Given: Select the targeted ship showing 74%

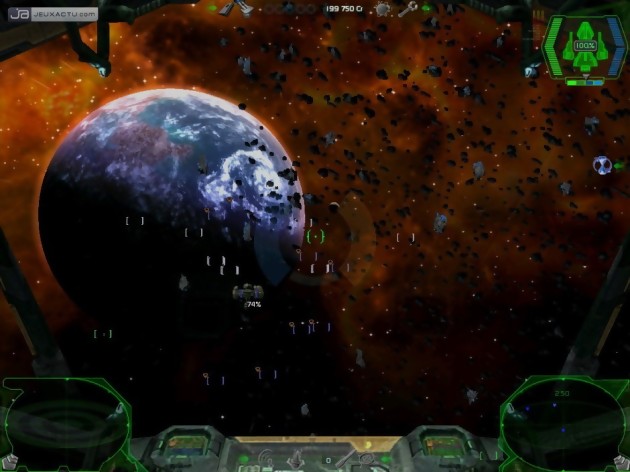Looking at the screenshot, I should pyautogui.click(x=246, y=292).
